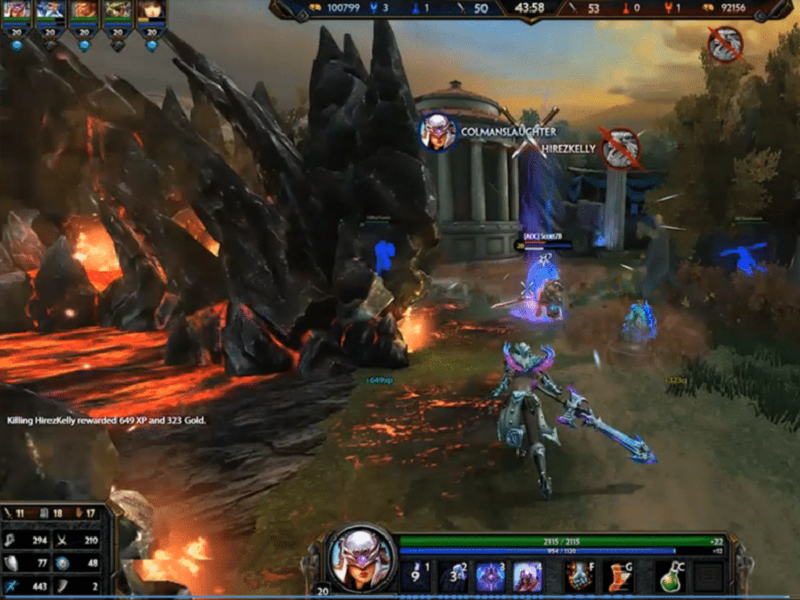Trigger the fourth ultimate ability icon

(x=527, y=575)
